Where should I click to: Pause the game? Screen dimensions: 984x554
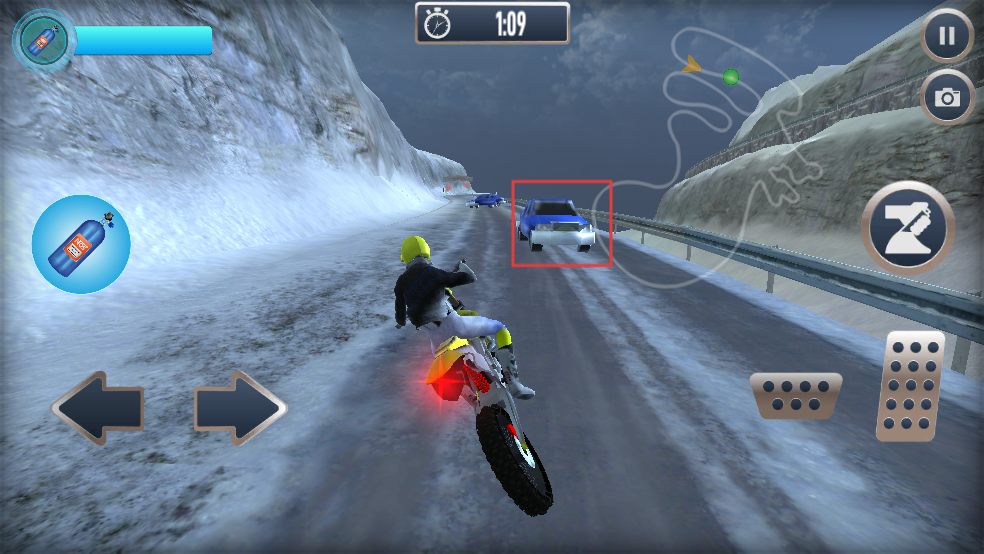(946, 38)
